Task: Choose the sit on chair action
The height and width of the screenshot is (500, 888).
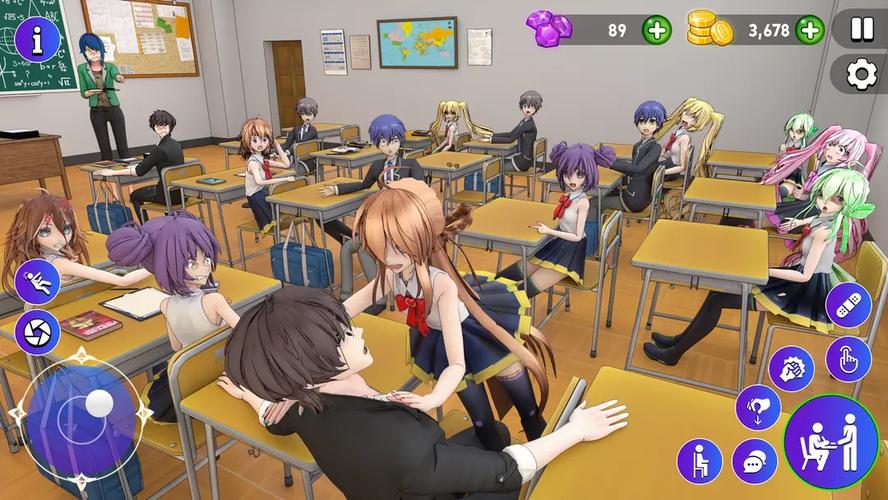Action: click(x=699, y=461)
